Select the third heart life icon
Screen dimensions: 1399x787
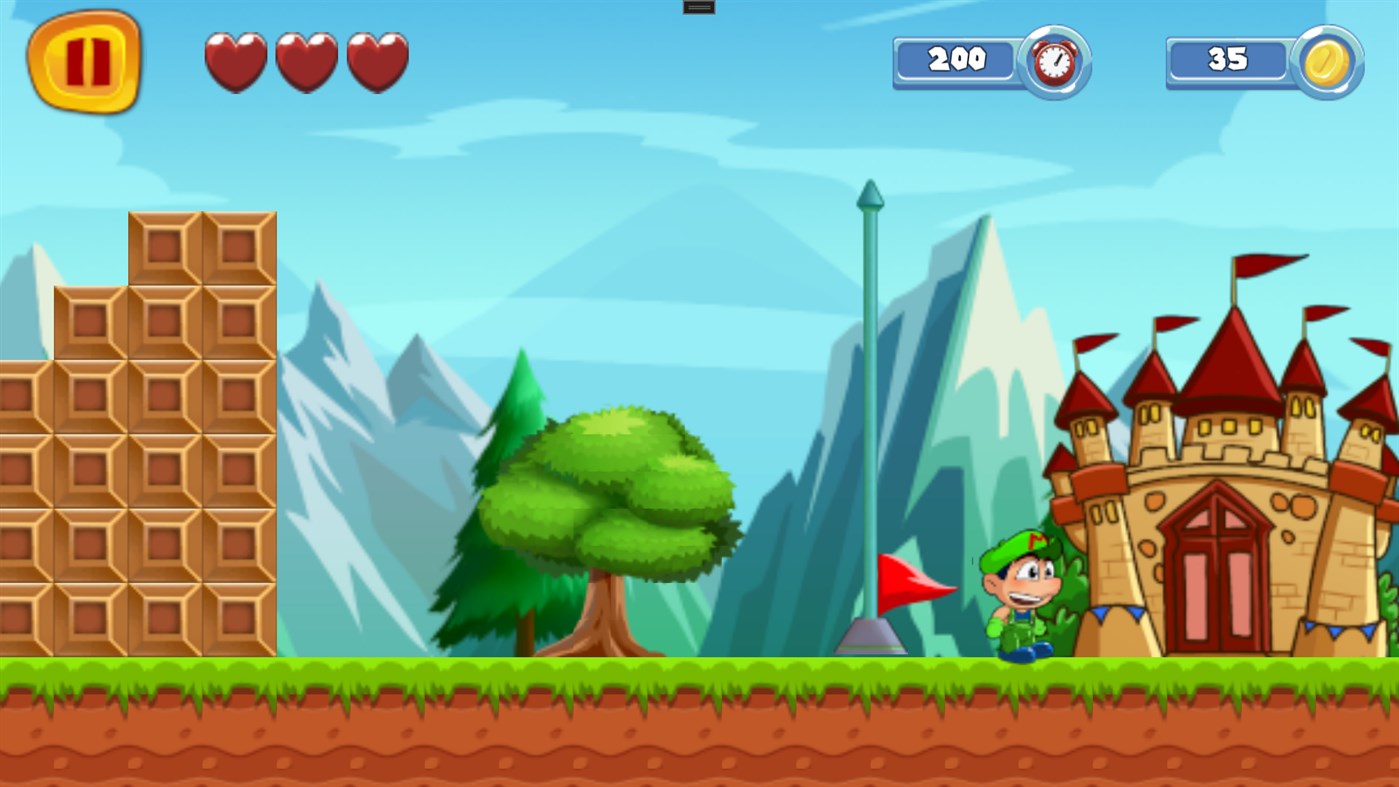[377, 62]
